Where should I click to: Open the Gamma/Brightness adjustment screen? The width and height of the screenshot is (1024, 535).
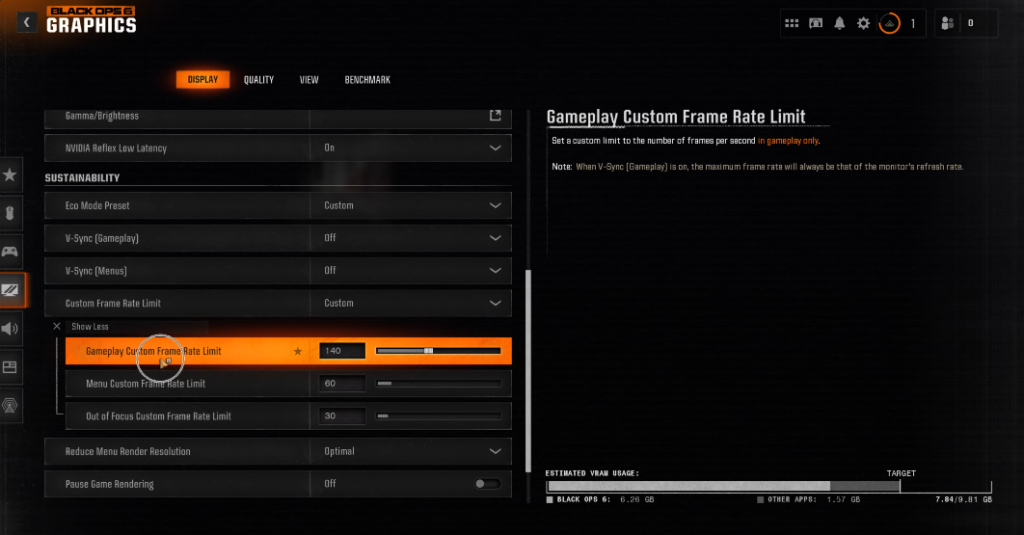[495, 116]
